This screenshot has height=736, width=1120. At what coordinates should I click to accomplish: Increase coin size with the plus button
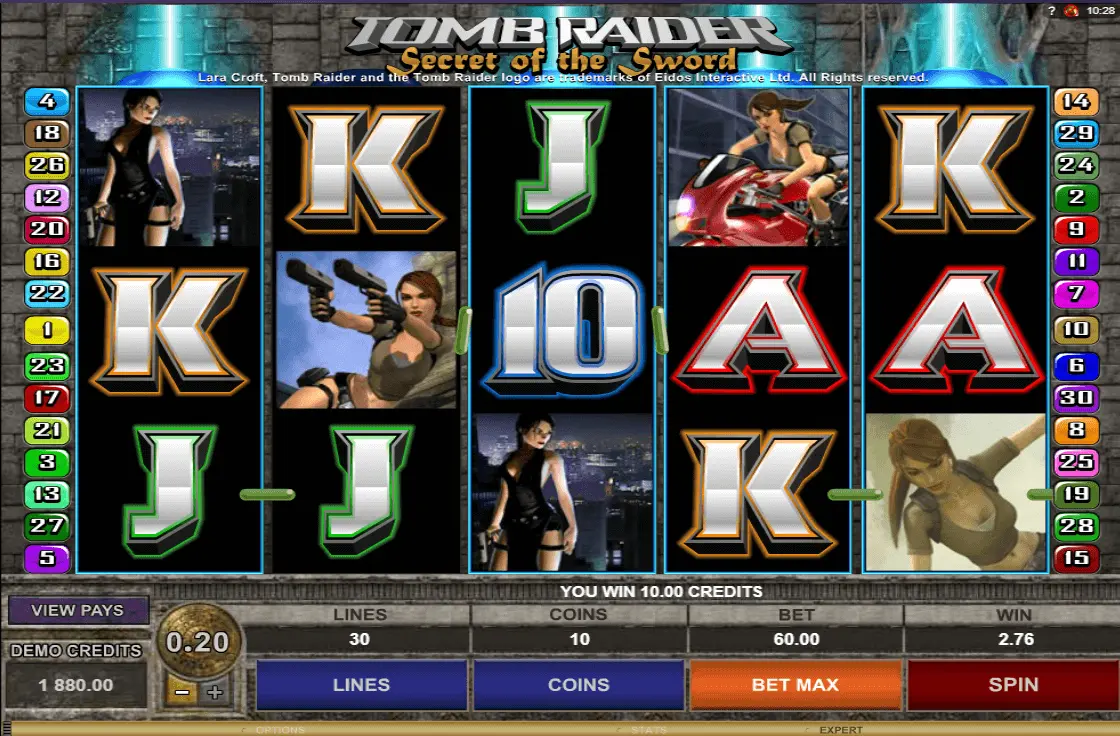[x=213, y=692]
